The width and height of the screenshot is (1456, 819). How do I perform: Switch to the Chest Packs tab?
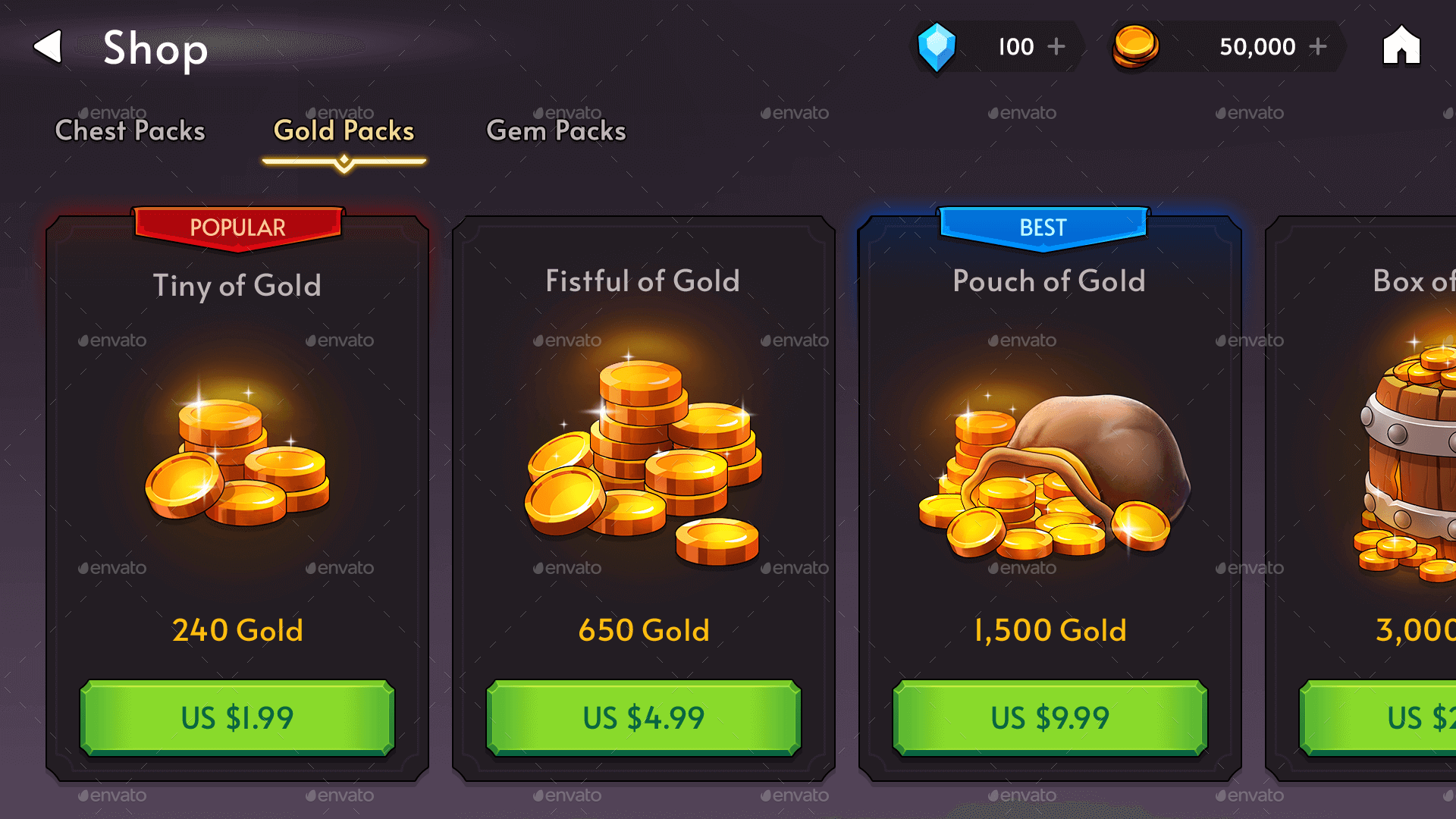point(129,130)
